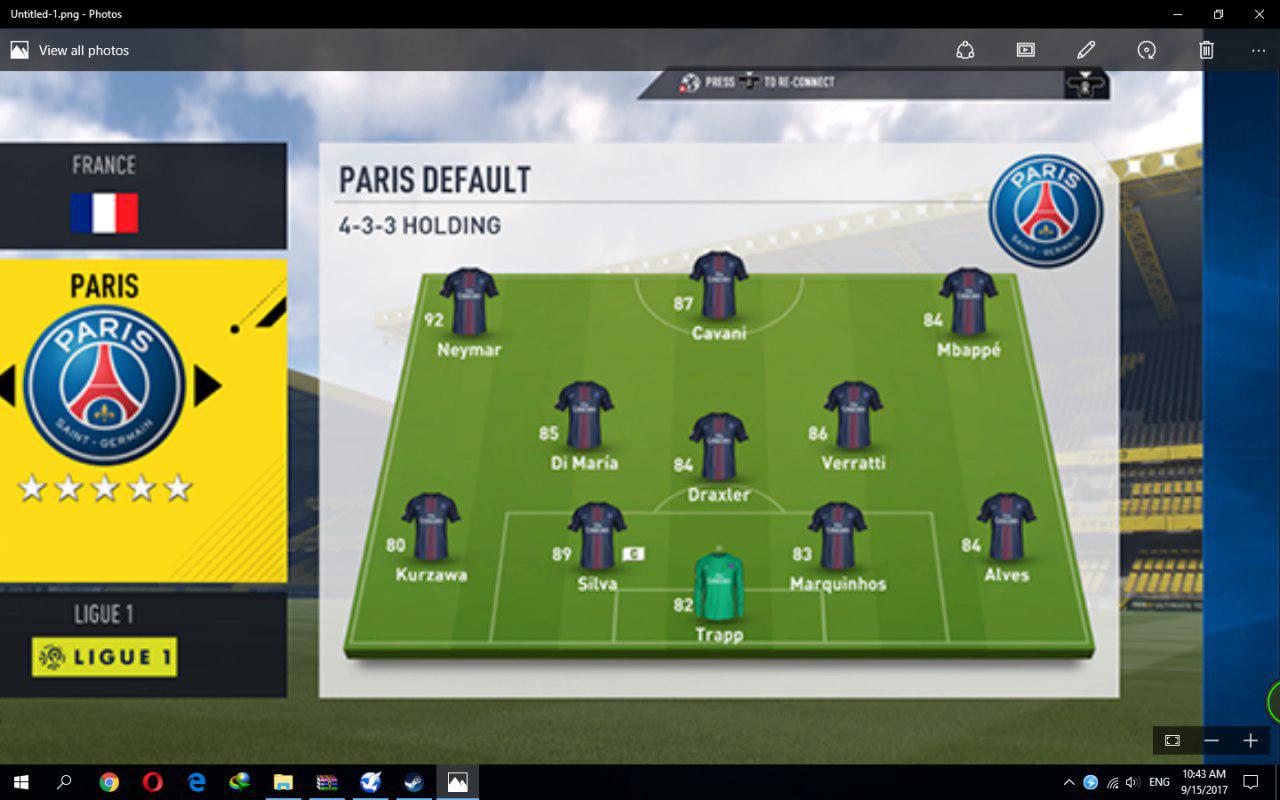Pick Alves at right back

tap(1006, 527)
